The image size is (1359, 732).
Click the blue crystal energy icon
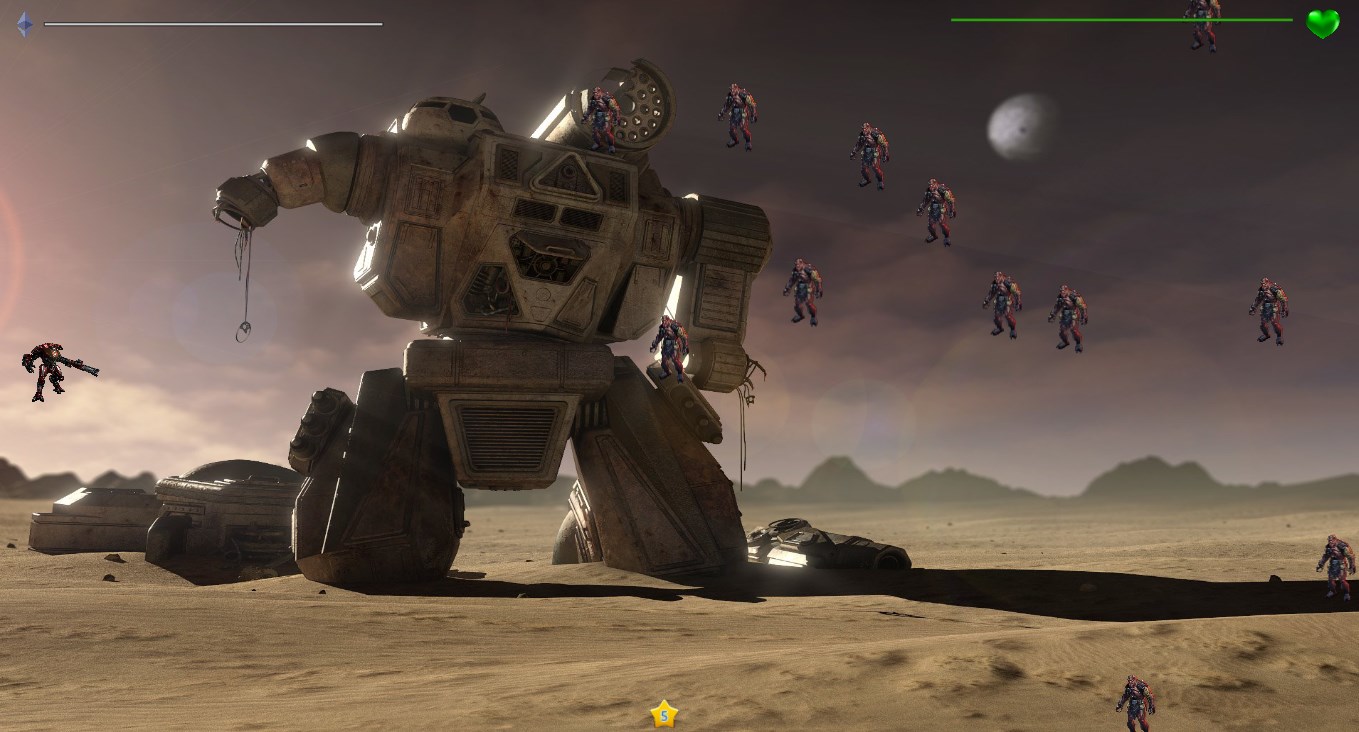point(24,24)
